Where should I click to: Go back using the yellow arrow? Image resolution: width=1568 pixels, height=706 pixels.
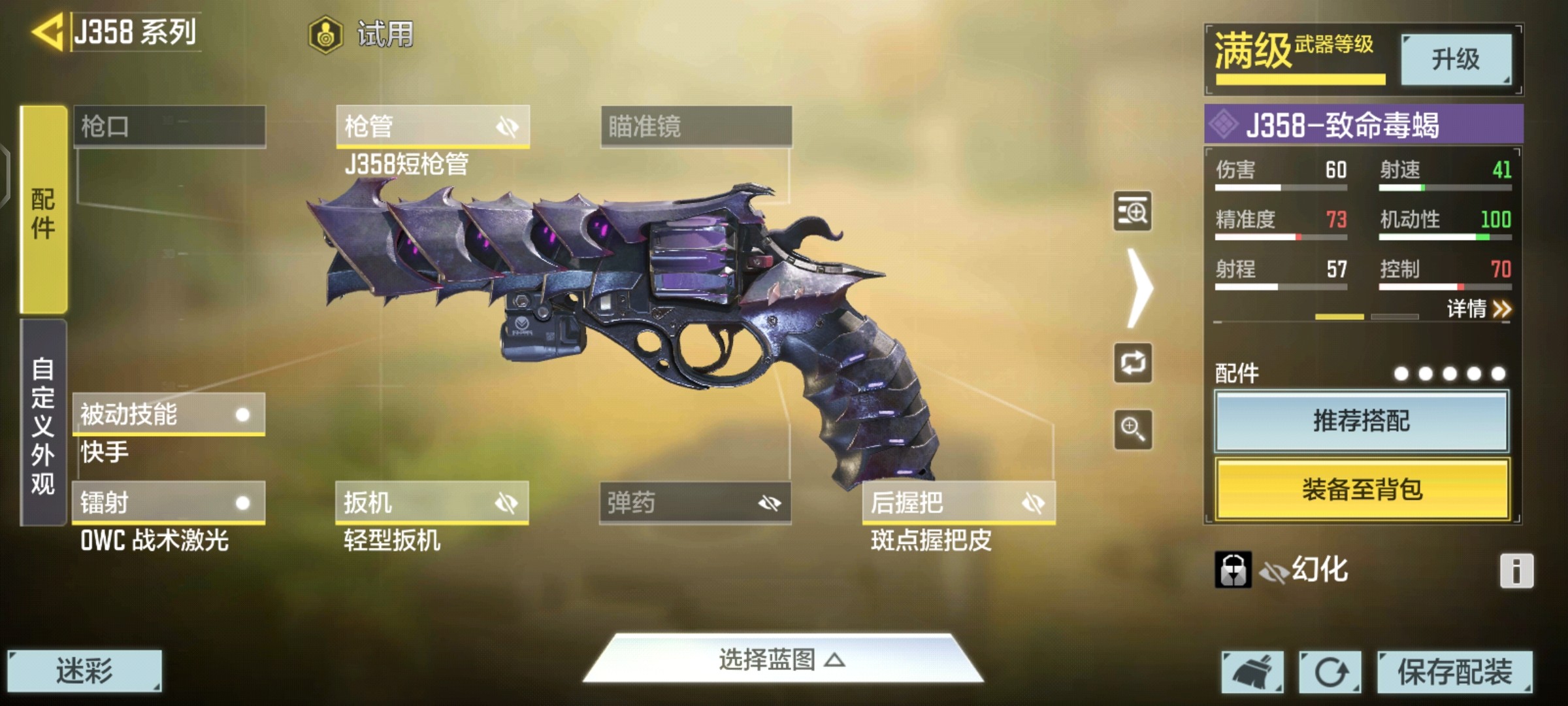pos(47,31)
